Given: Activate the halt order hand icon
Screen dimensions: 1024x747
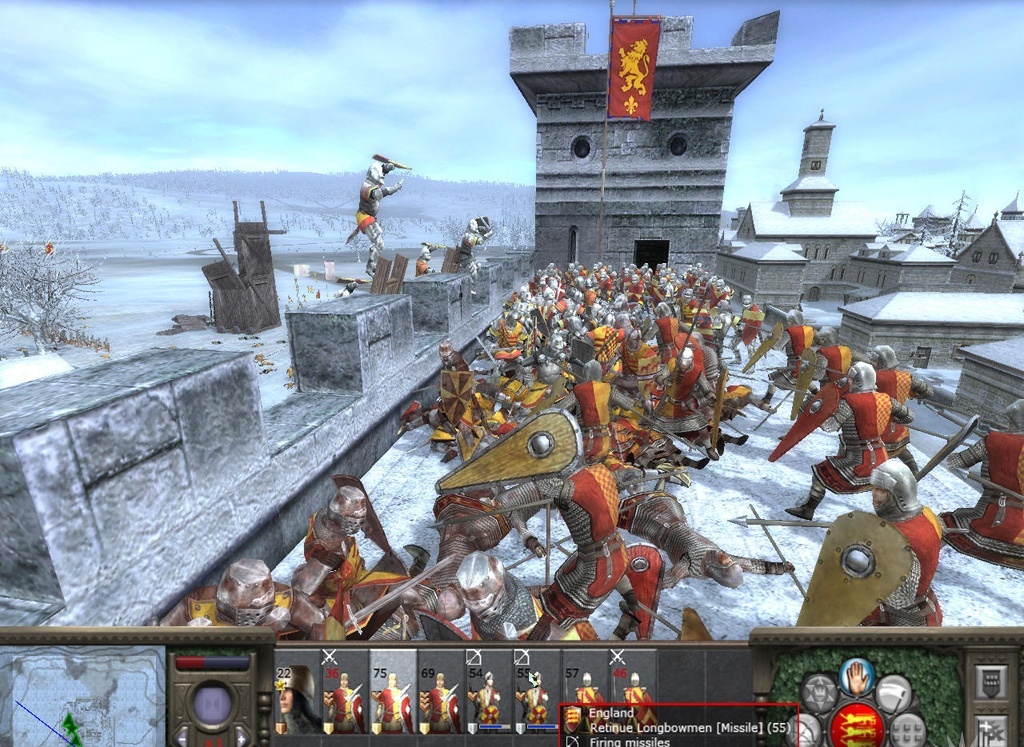Looking at the screenshot, I should point(857,675).
